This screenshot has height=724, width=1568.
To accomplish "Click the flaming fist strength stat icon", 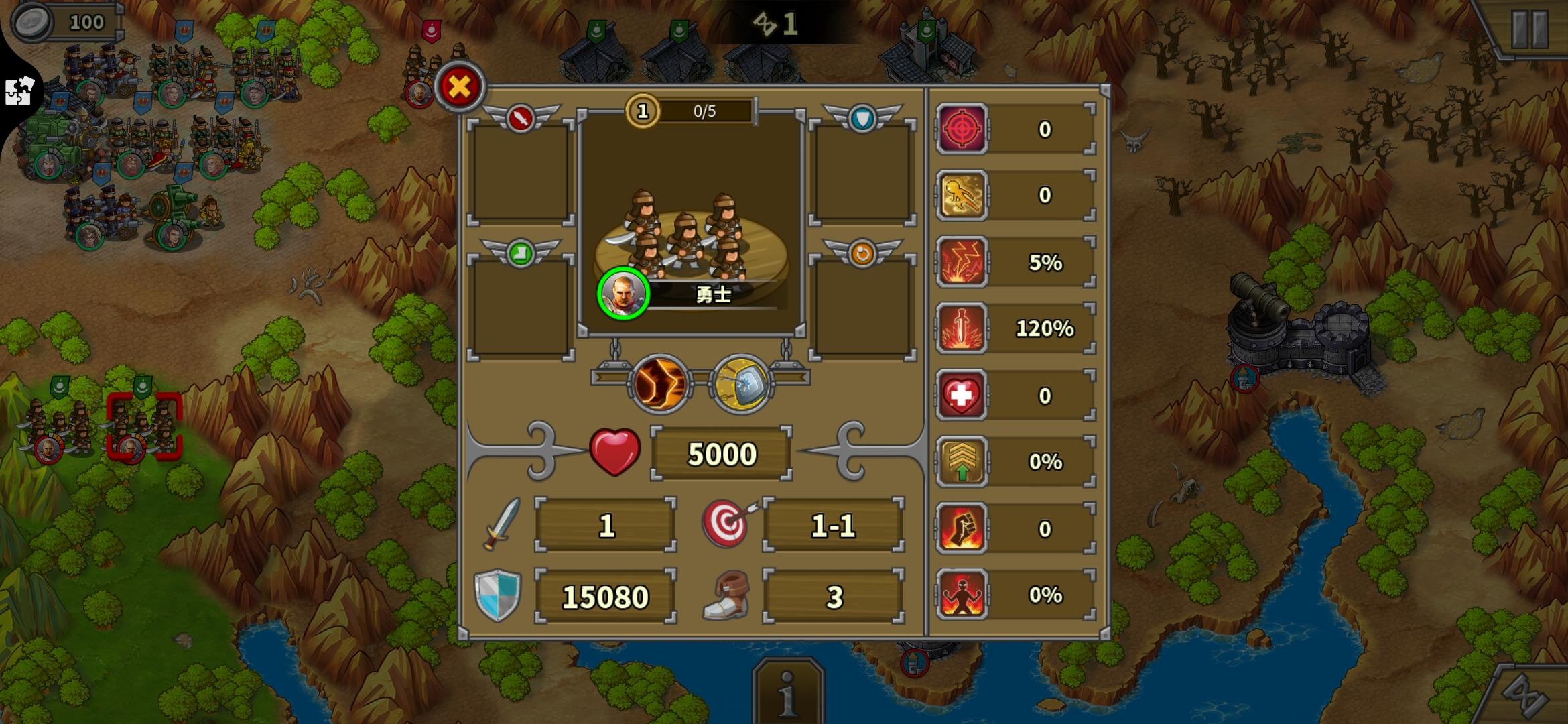I will coord(962,528).
